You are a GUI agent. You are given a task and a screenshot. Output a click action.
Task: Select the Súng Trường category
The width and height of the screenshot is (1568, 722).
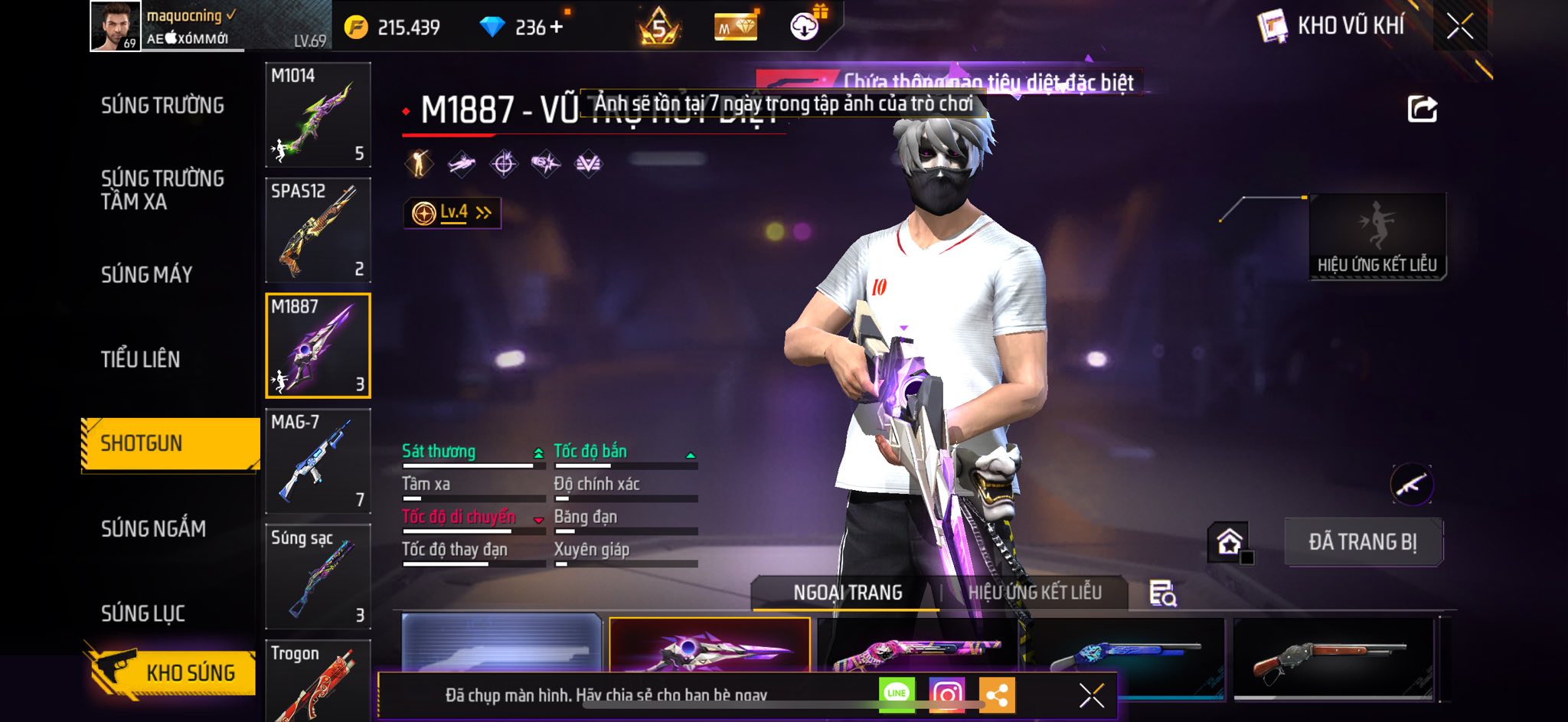click(x=162, y=106)
